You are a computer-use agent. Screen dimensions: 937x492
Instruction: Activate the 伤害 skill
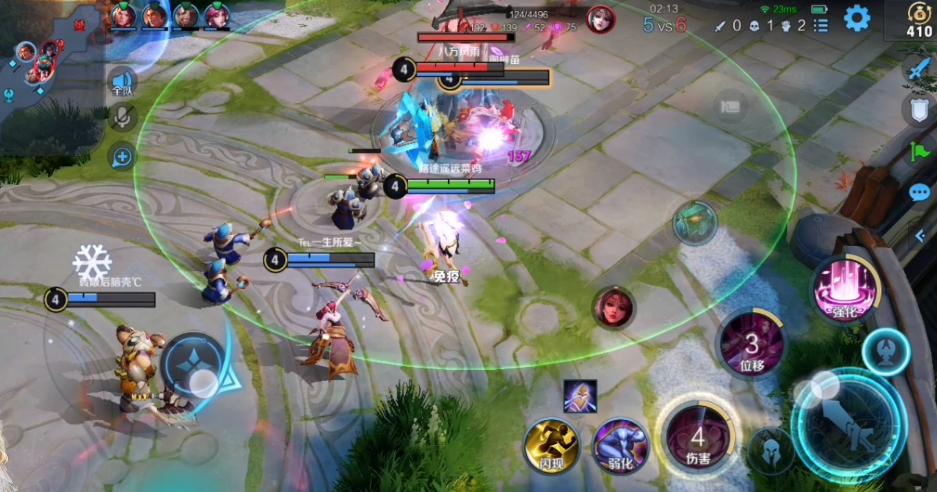pos(697,435)
